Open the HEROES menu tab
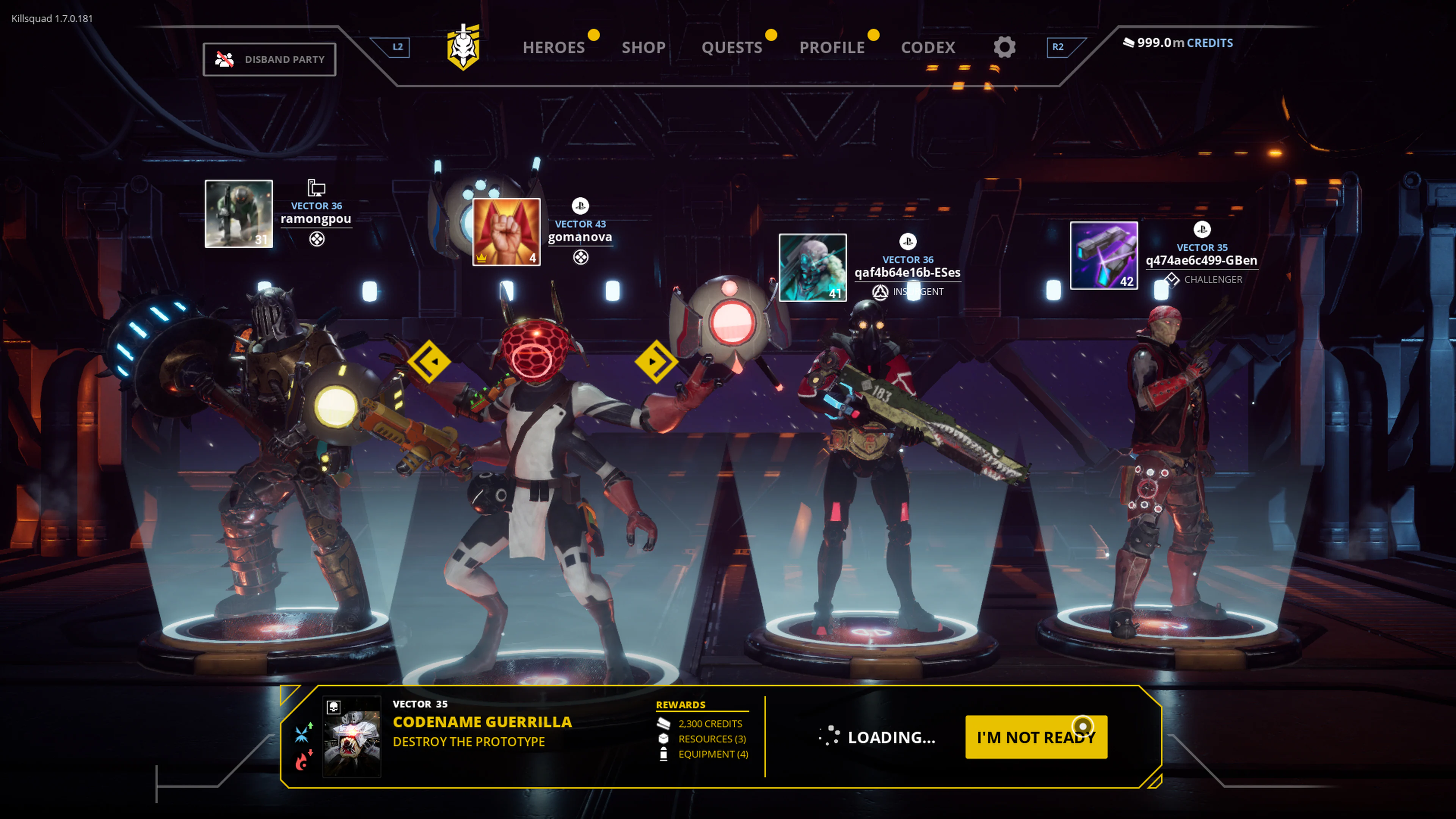The image size is (1456, 819). coord(554,47)
